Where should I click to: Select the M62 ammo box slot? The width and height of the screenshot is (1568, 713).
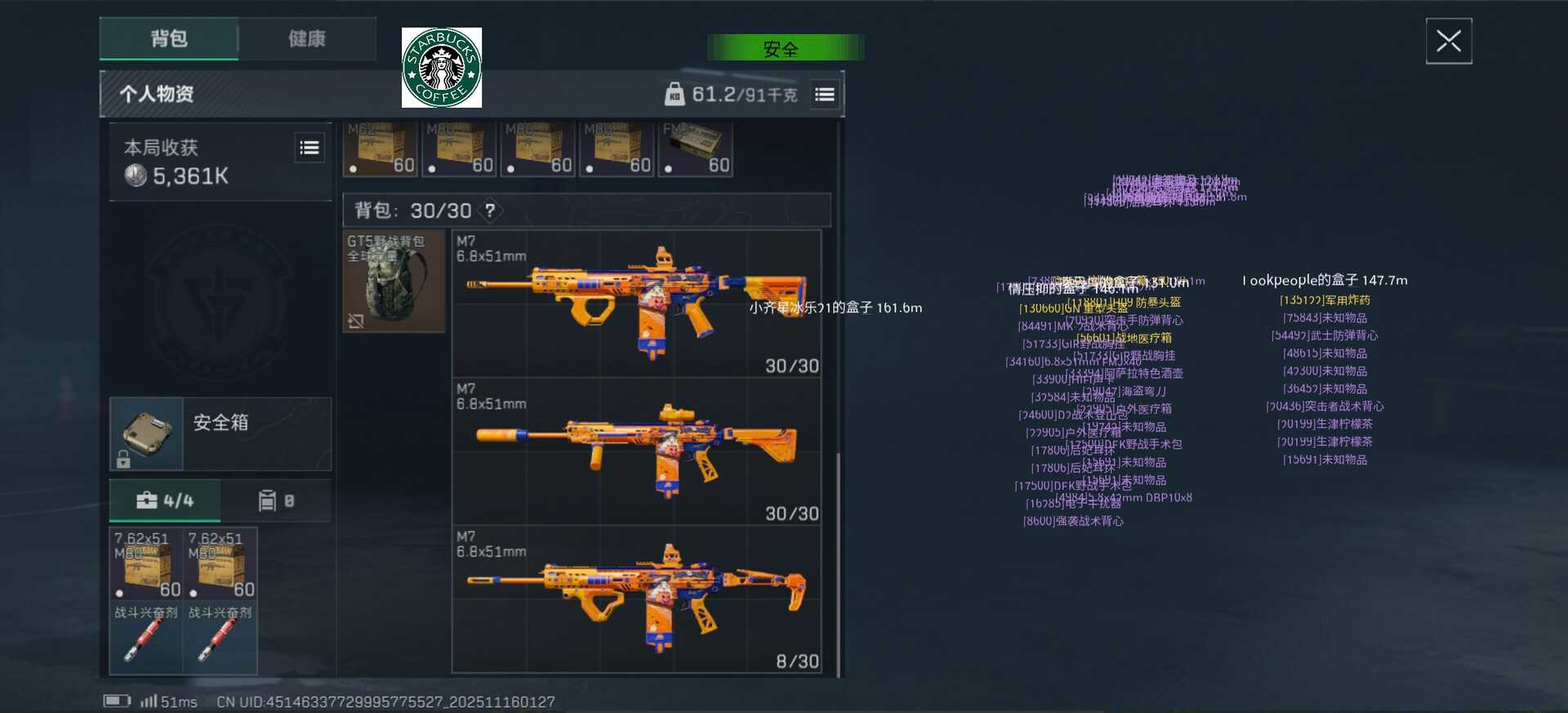pyautogui.click(x=381, y=149)
